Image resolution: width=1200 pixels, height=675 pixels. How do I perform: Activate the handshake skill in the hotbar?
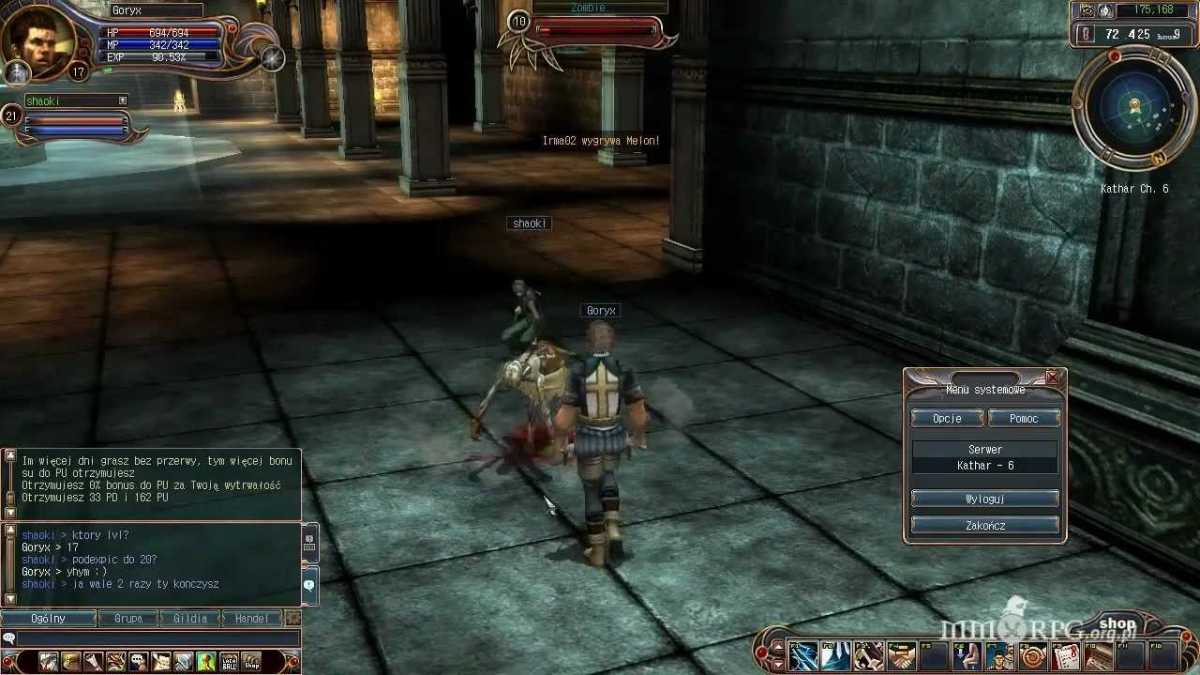[x=902, y=657]
